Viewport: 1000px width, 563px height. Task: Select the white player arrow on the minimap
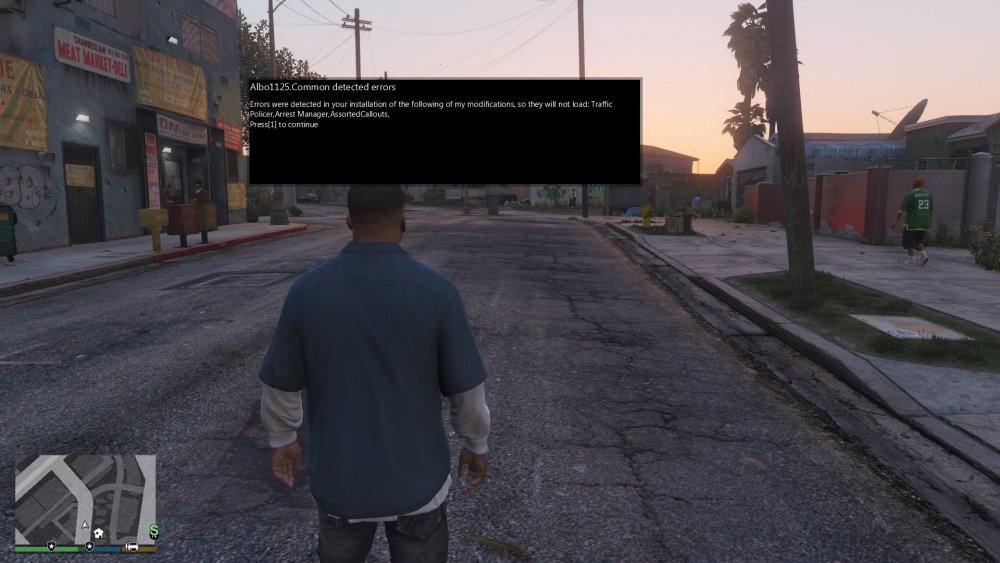86,526
